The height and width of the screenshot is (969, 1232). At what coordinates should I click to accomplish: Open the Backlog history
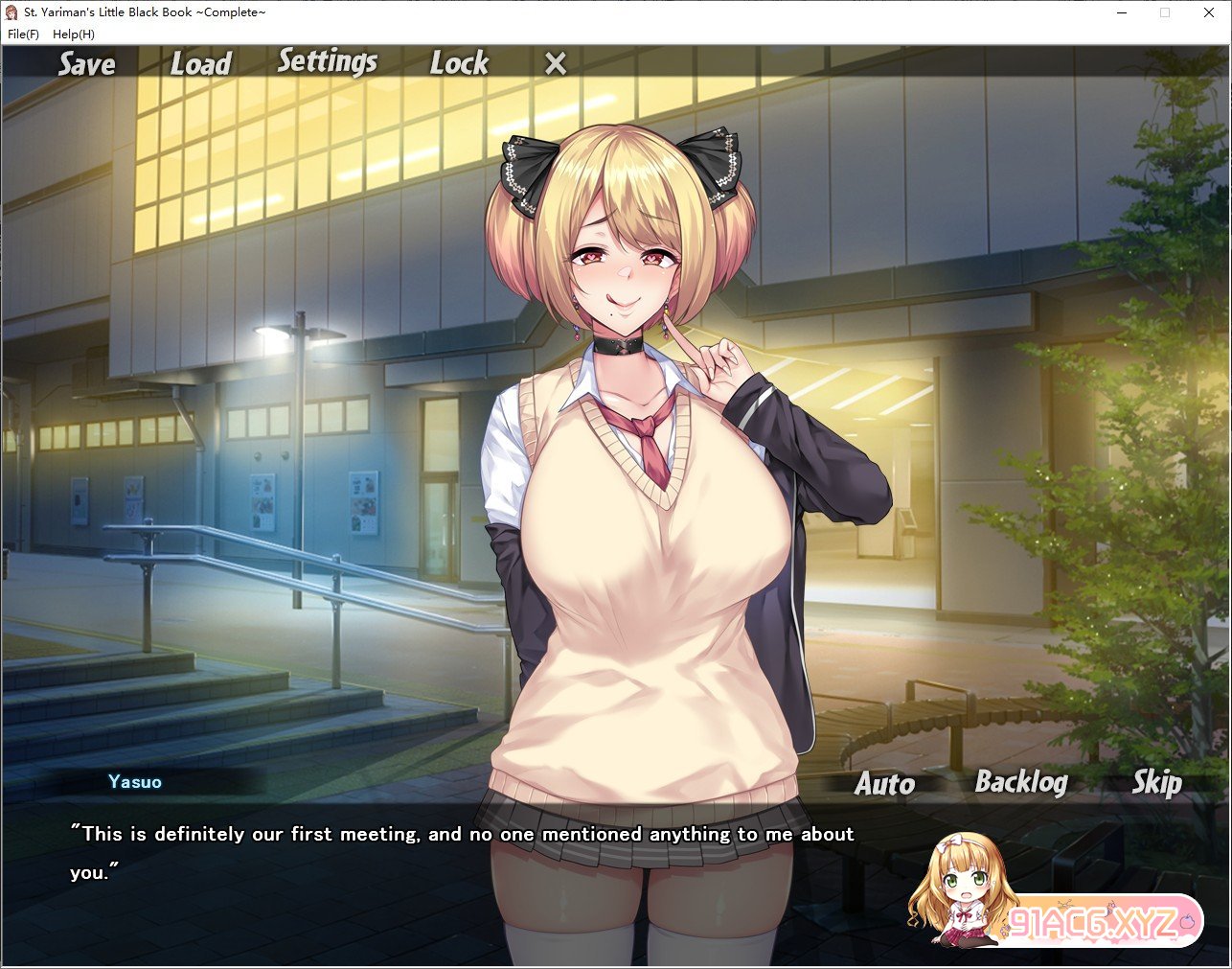tap(1021, 783)
